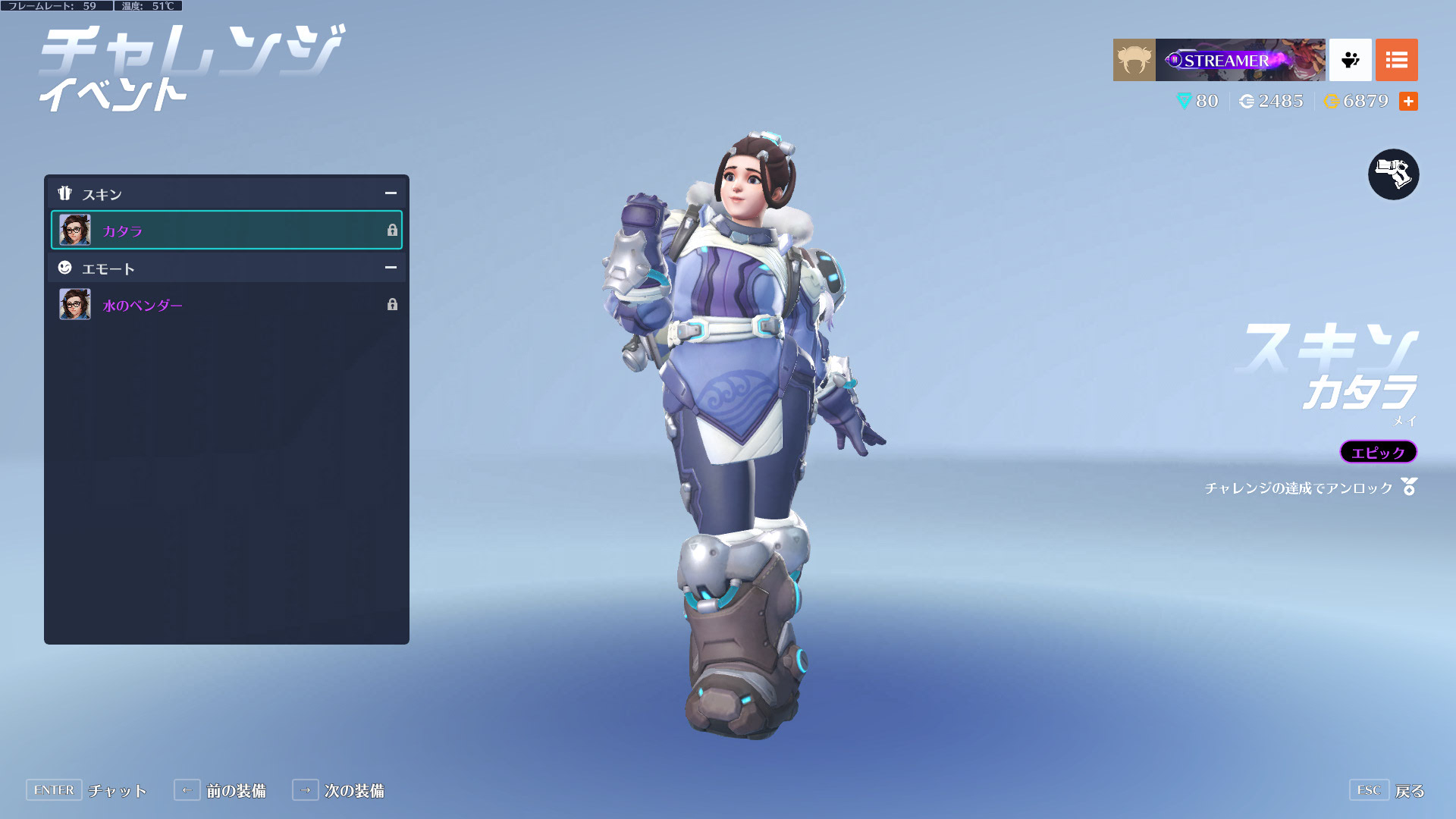This screenshot has height=819, width=1456.
Task: Collapse the スキン section
Action: [391, 193]
